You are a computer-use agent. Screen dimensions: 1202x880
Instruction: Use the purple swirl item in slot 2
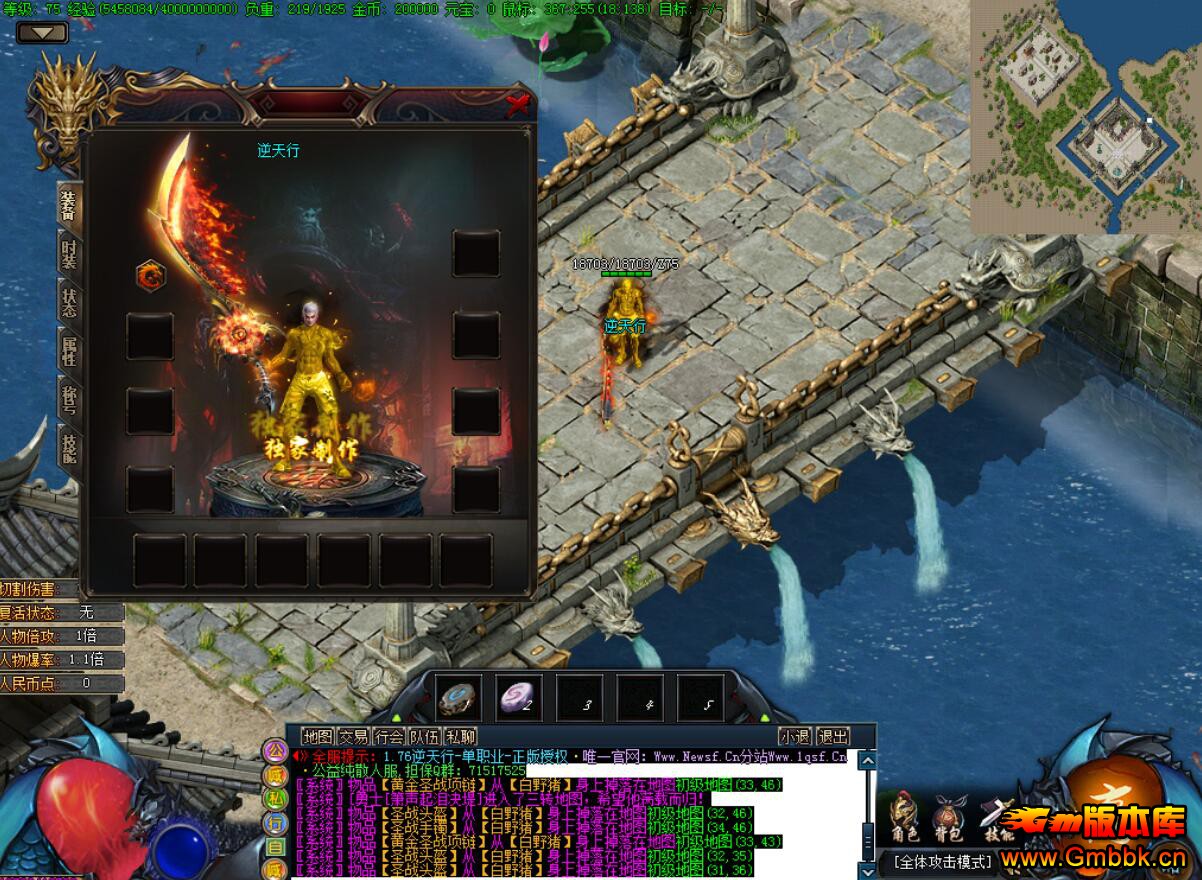(x=520, y=697)
